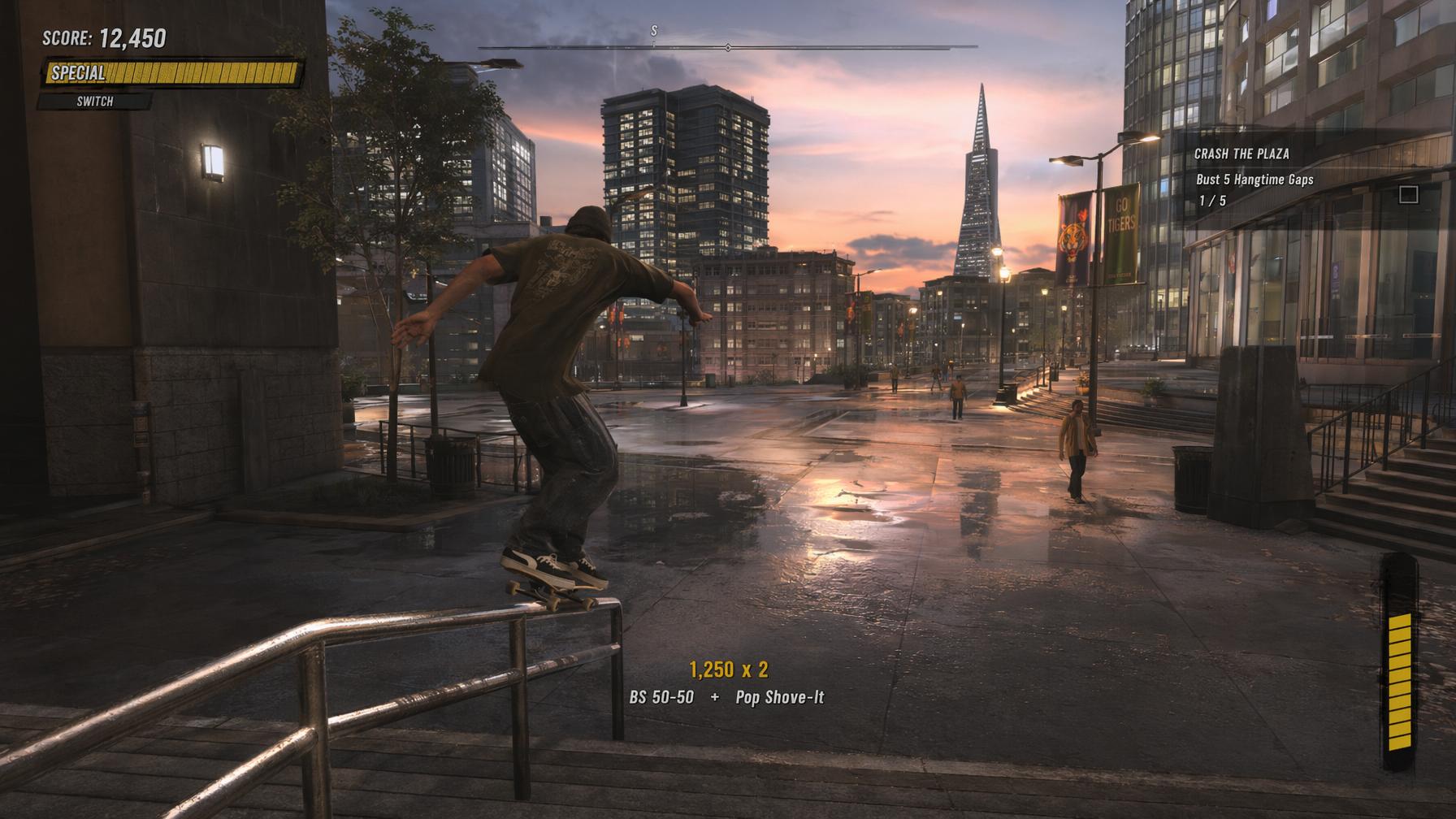Click the Pop Shove-It trick name
The width and height of the screenshot is (1456, 819).
(x=782, y=696)
